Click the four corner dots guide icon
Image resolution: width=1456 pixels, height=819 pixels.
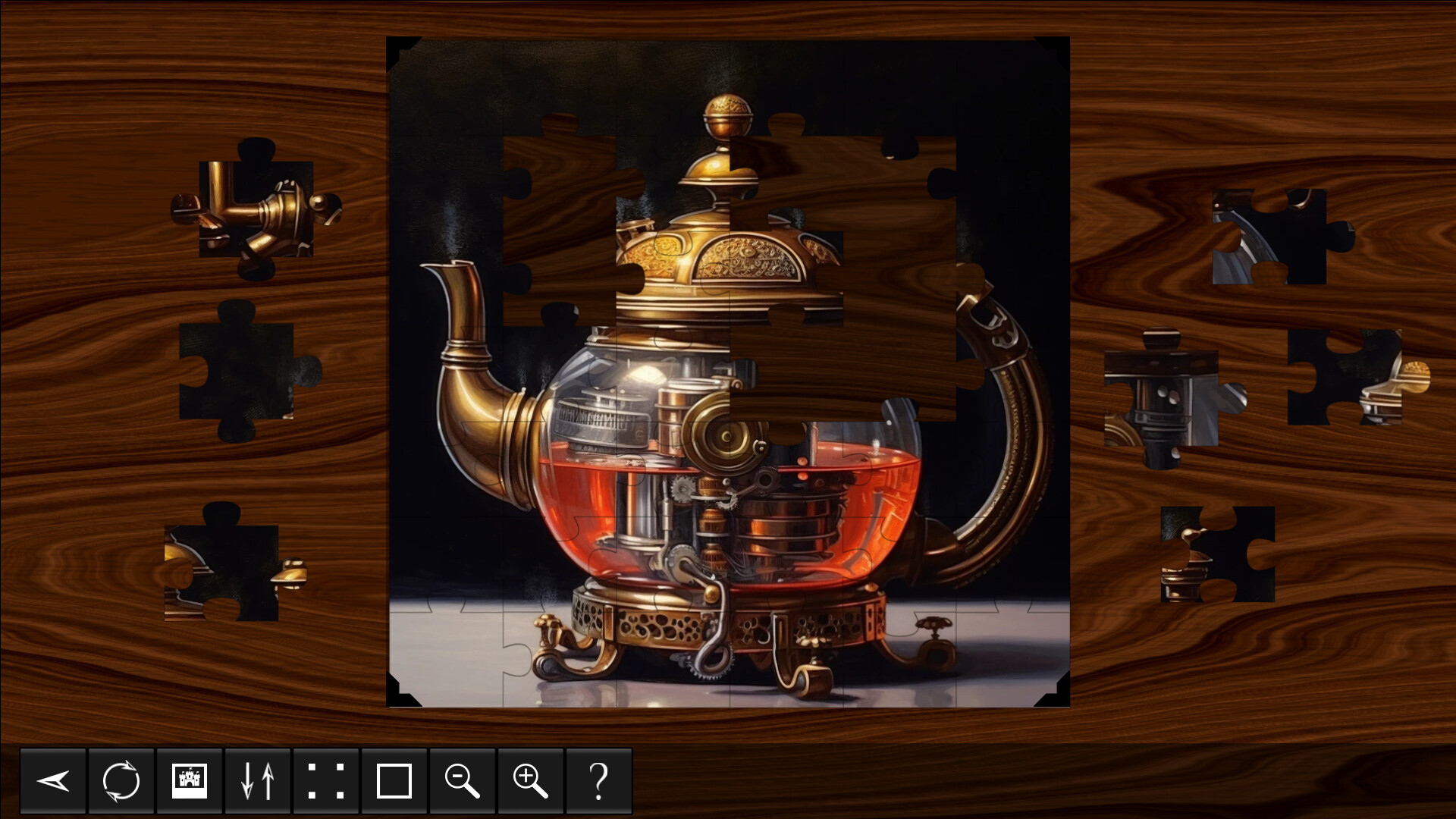pyautogui.click(x=326, y=781)
